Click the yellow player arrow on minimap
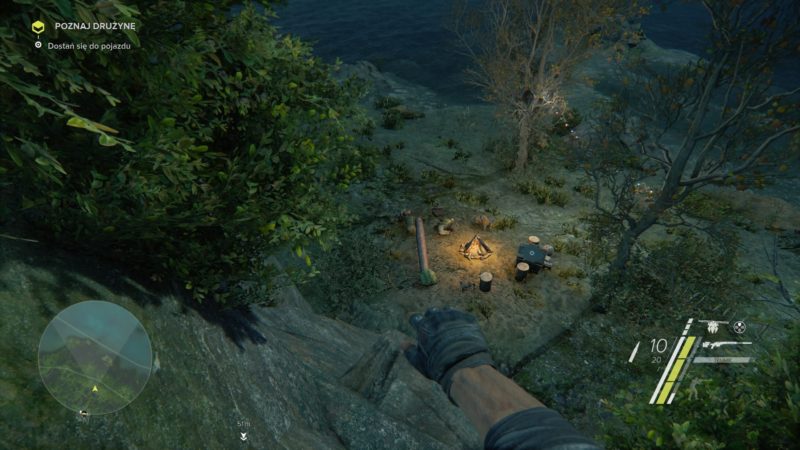The image size is (800, 450). point(95,387)
